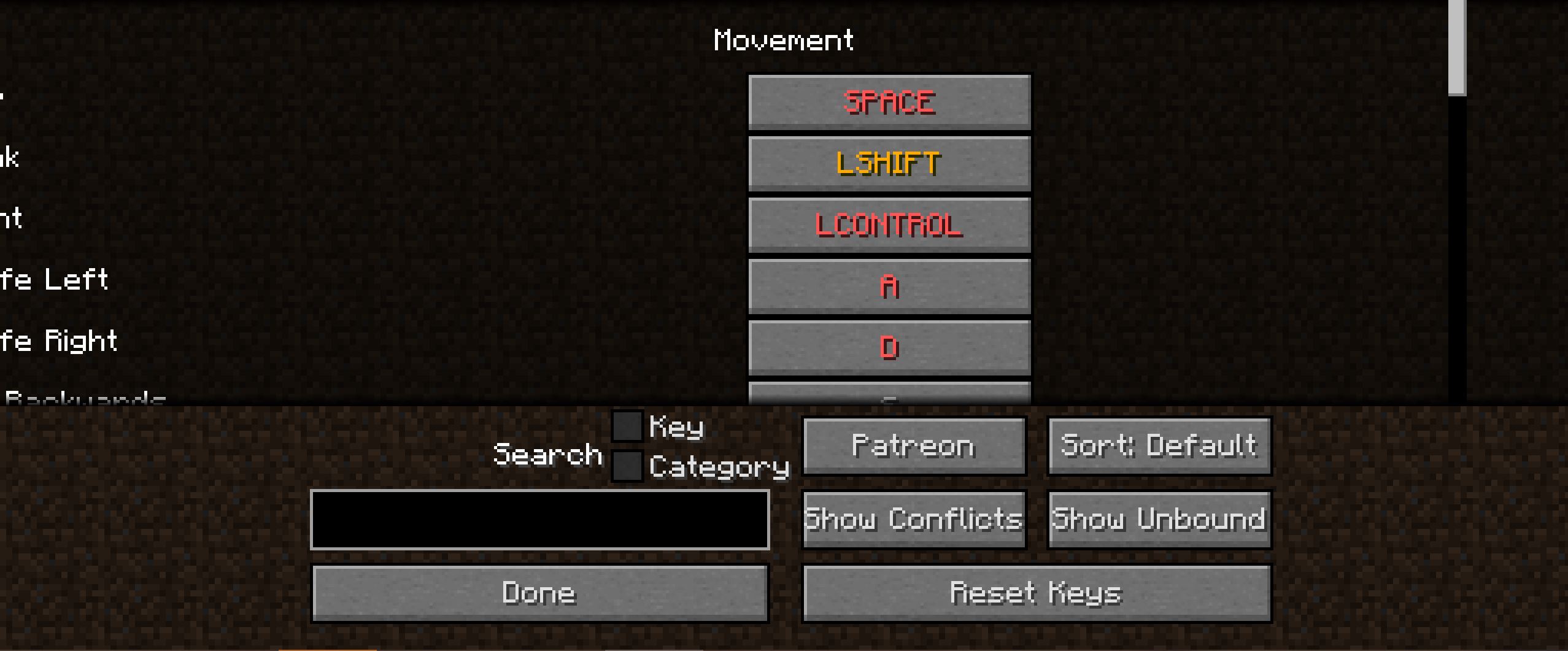Cycle the Sort: Default option
This screenshot has width=1568, height=651.
[1159, 446]
